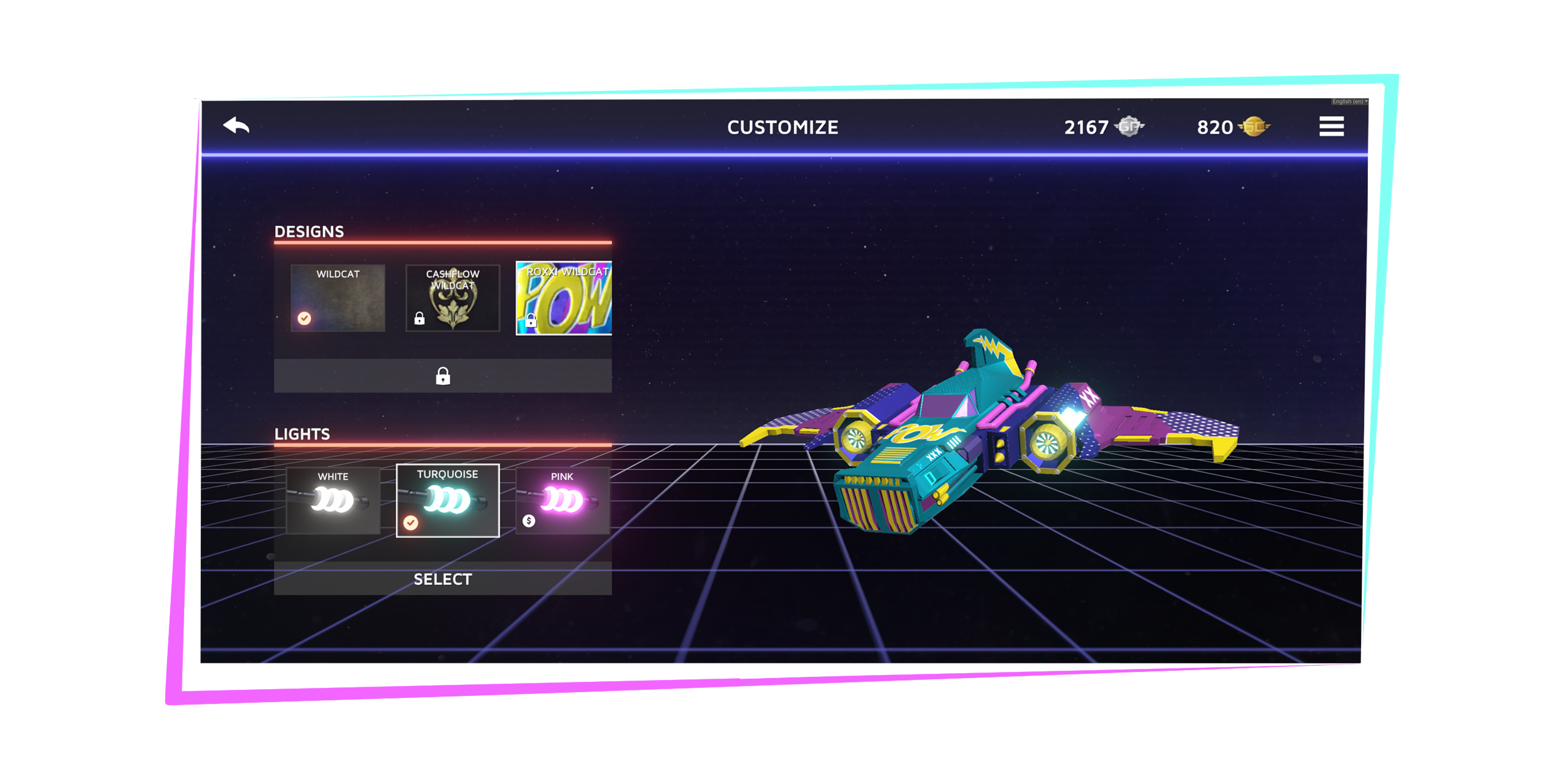Select the White light option

(333, 501)
